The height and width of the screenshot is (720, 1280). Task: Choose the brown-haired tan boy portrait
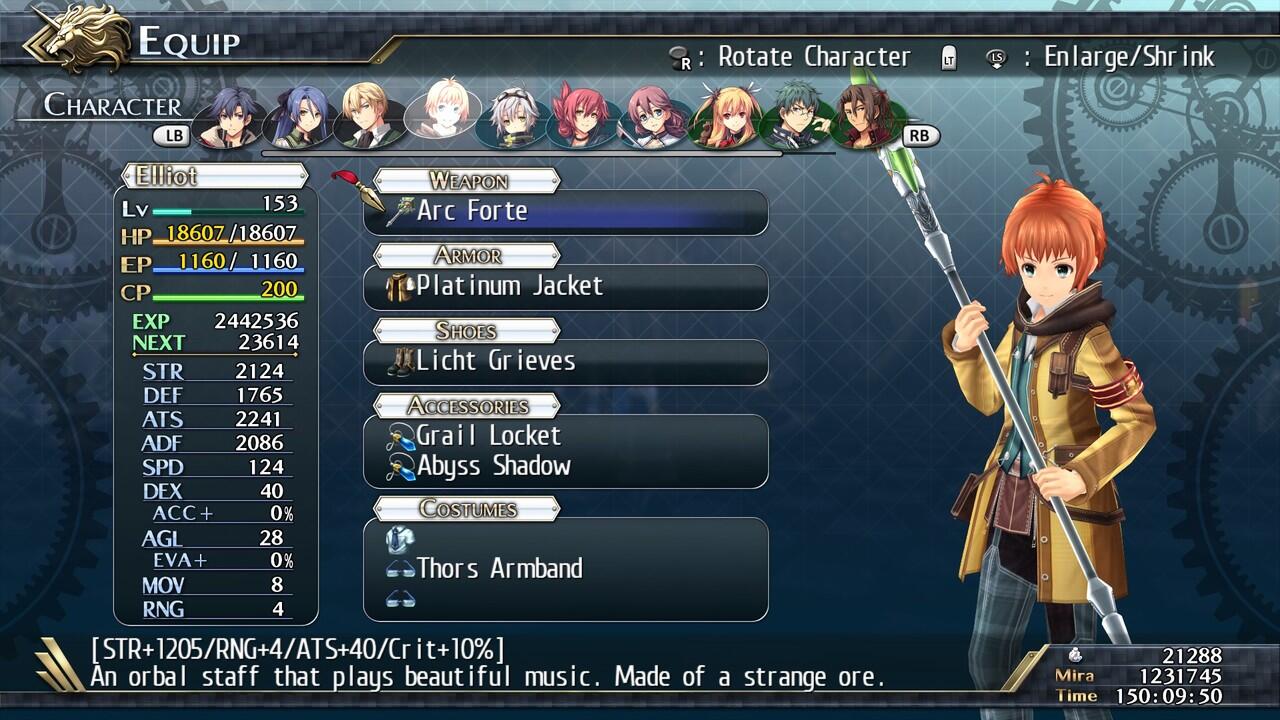click(x=868, y=116)
